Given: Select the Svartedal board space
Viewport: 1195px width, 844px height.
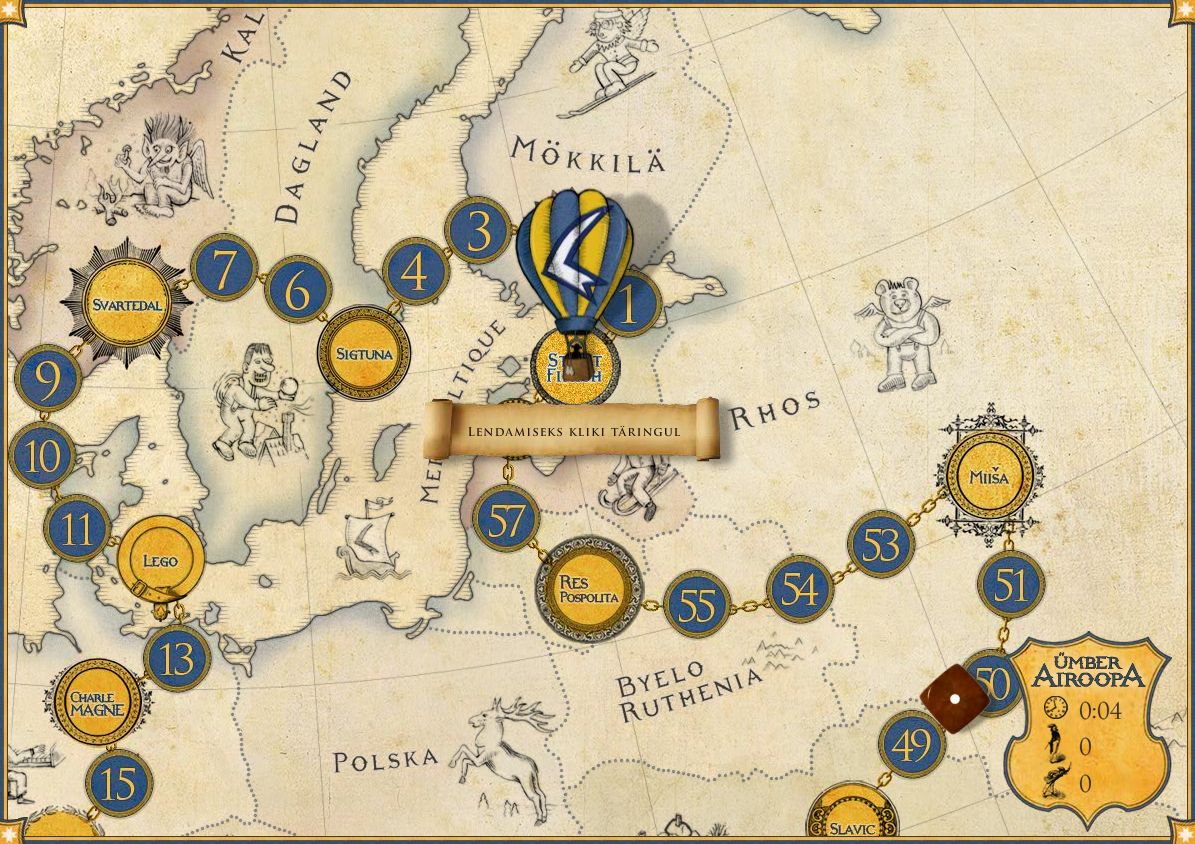Looking at the screenshot, I should pyautogui.click(x=126, y=304).
